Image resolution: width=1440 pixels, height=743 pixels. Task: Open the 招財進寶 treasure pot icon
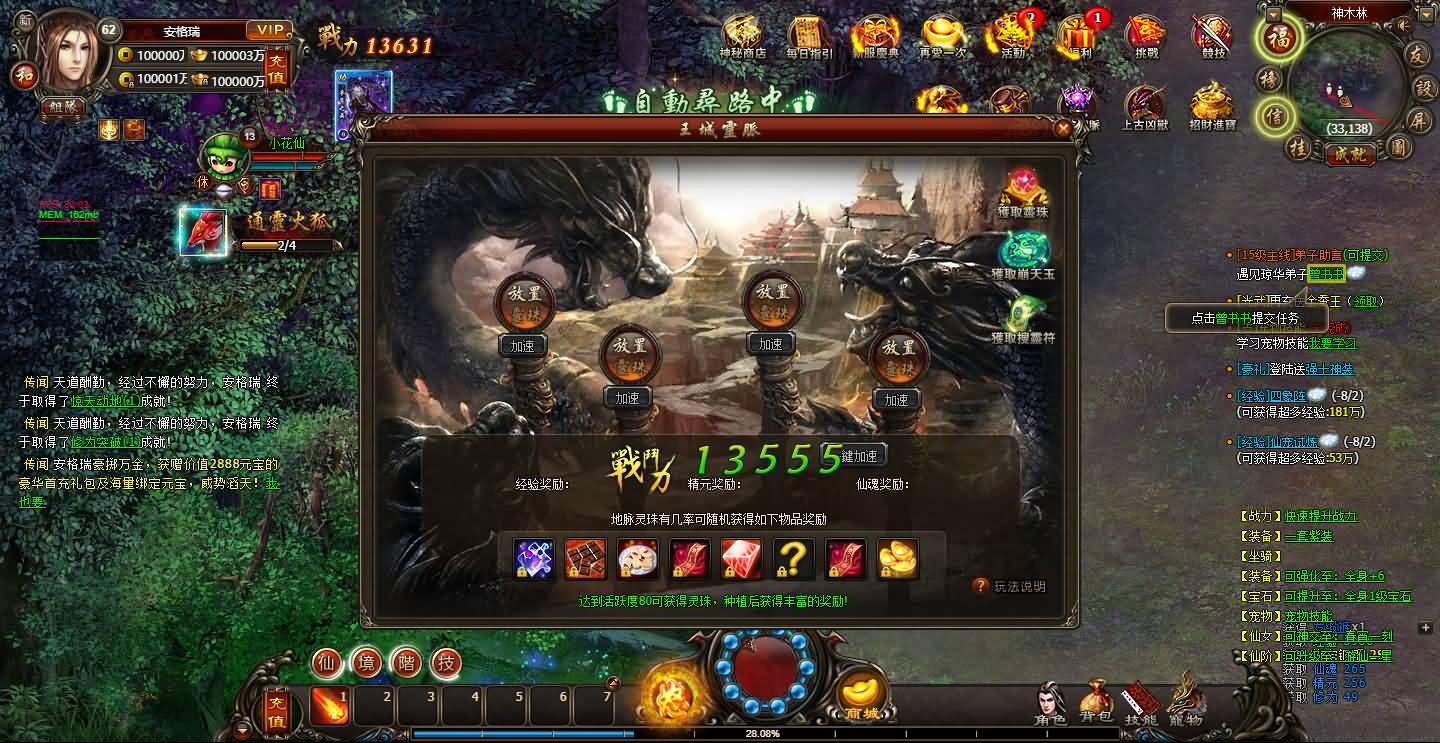coord(1208,102)
